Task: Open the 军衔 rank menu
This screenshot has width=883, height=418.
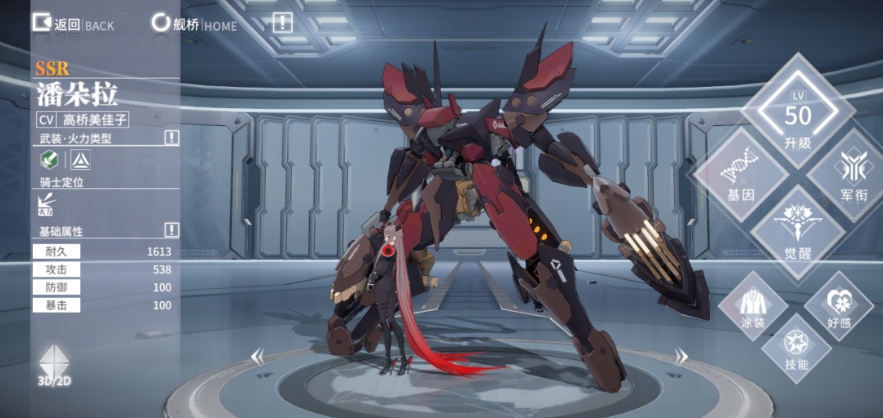Action: coord(853,177)
